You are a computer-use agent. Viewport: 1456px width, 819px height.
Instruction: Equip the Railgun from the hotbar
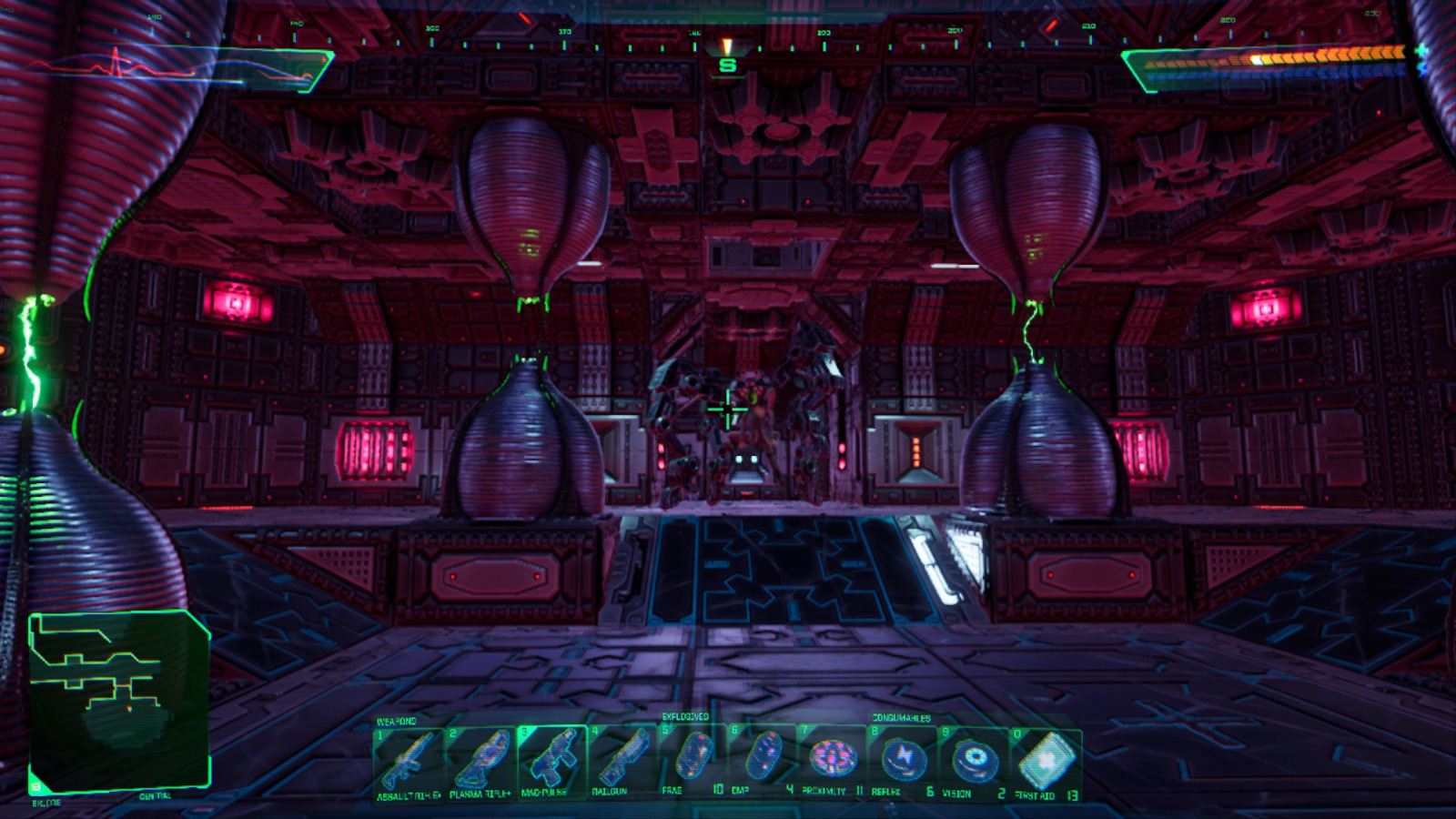tap(626, 763)
